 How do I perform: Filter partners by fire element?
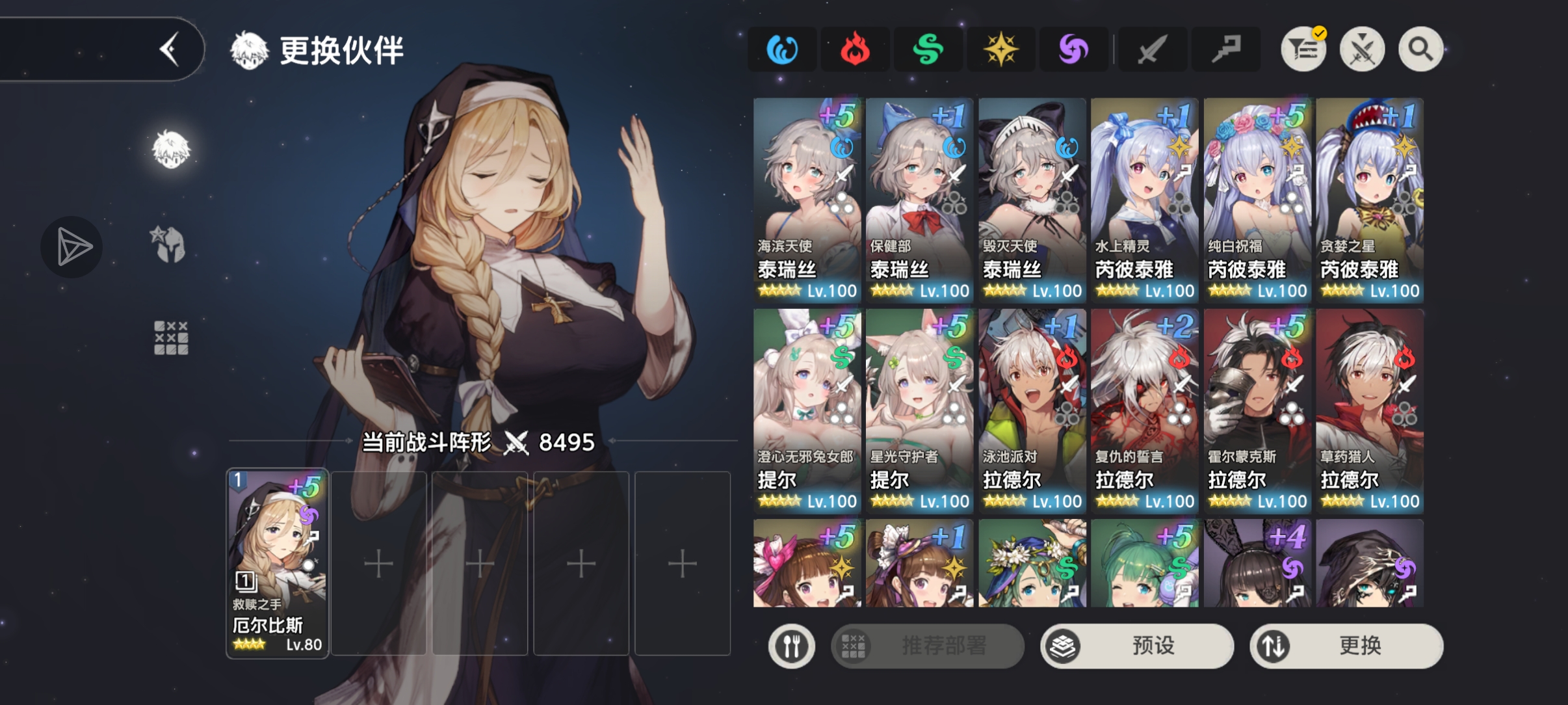tap(855, 49)
